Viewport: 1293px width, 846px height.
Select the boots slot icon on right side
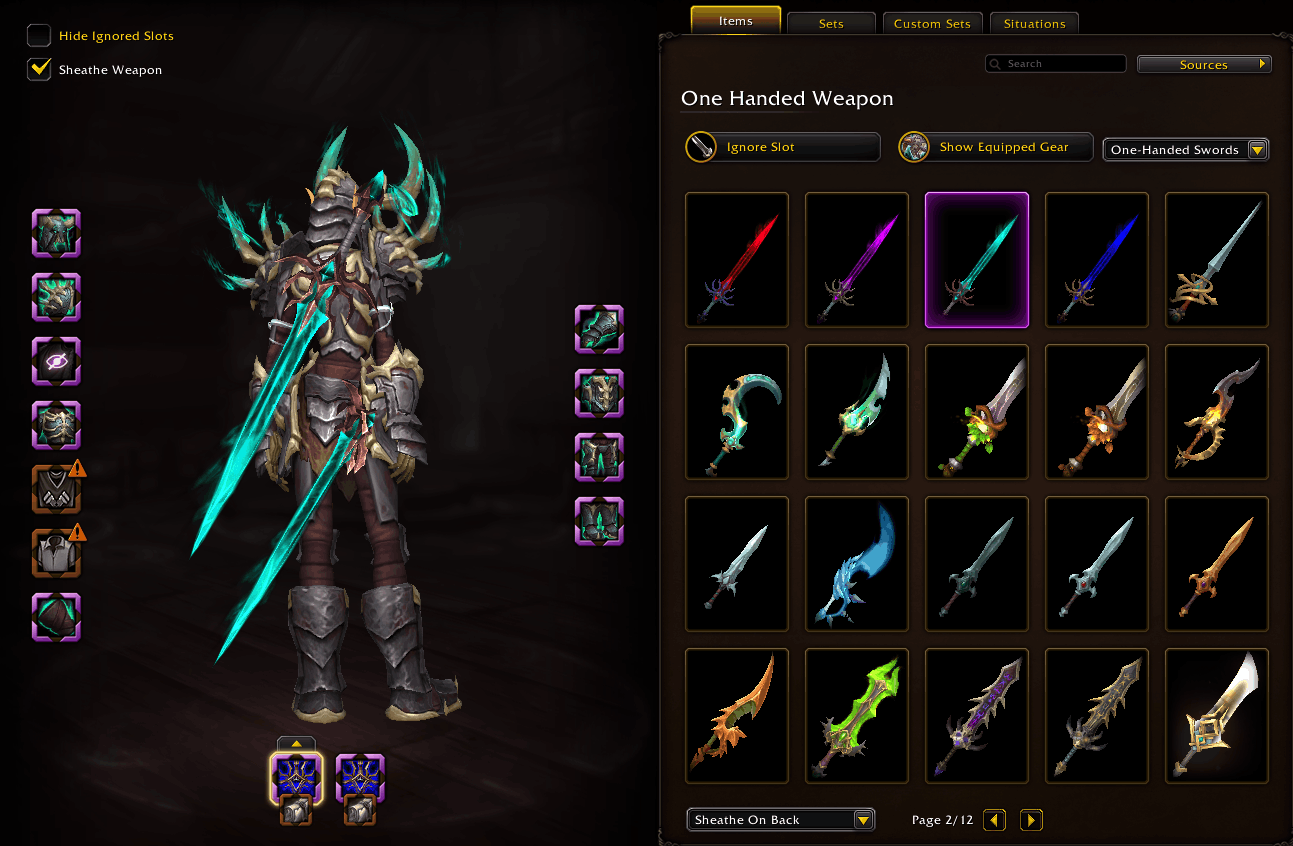coord(599,520)
